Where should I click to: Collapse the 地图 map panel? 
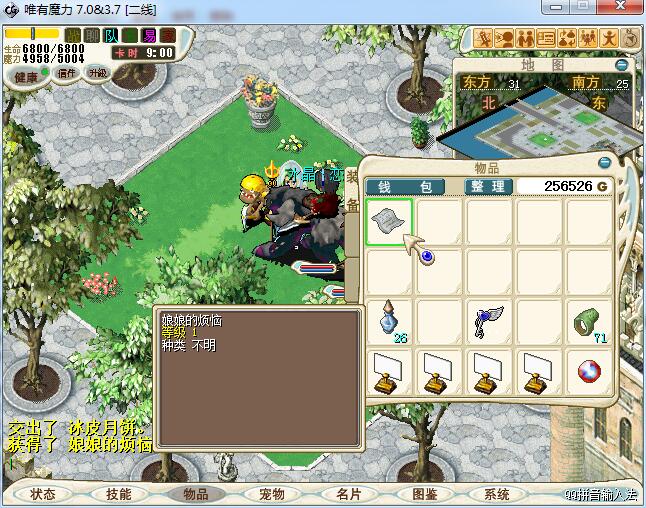(x=622, y=65)
